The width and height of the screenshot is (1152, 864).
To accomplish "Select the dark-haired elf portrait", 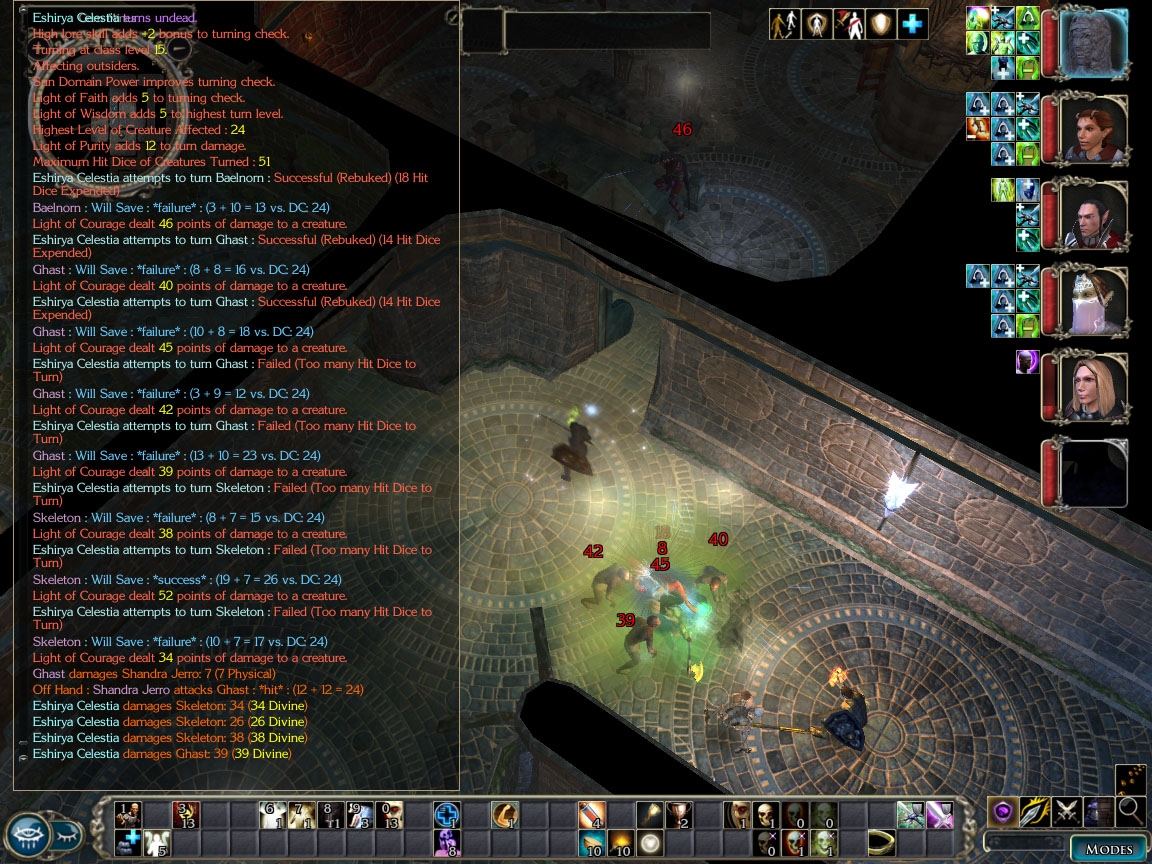I will coord(1091,216).
